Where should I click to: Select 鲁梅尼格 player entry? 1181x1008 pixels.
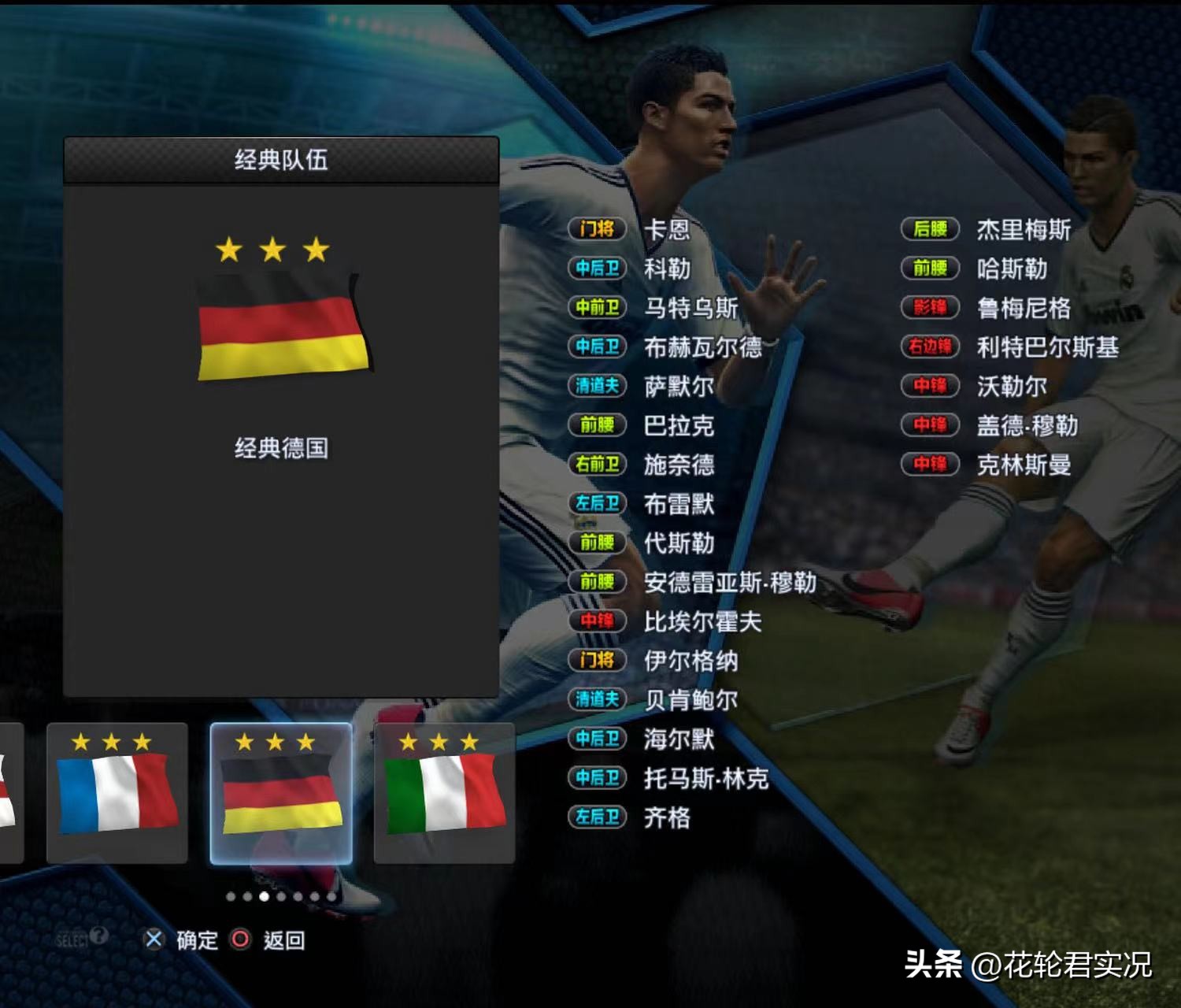[x=1023, y=307]
